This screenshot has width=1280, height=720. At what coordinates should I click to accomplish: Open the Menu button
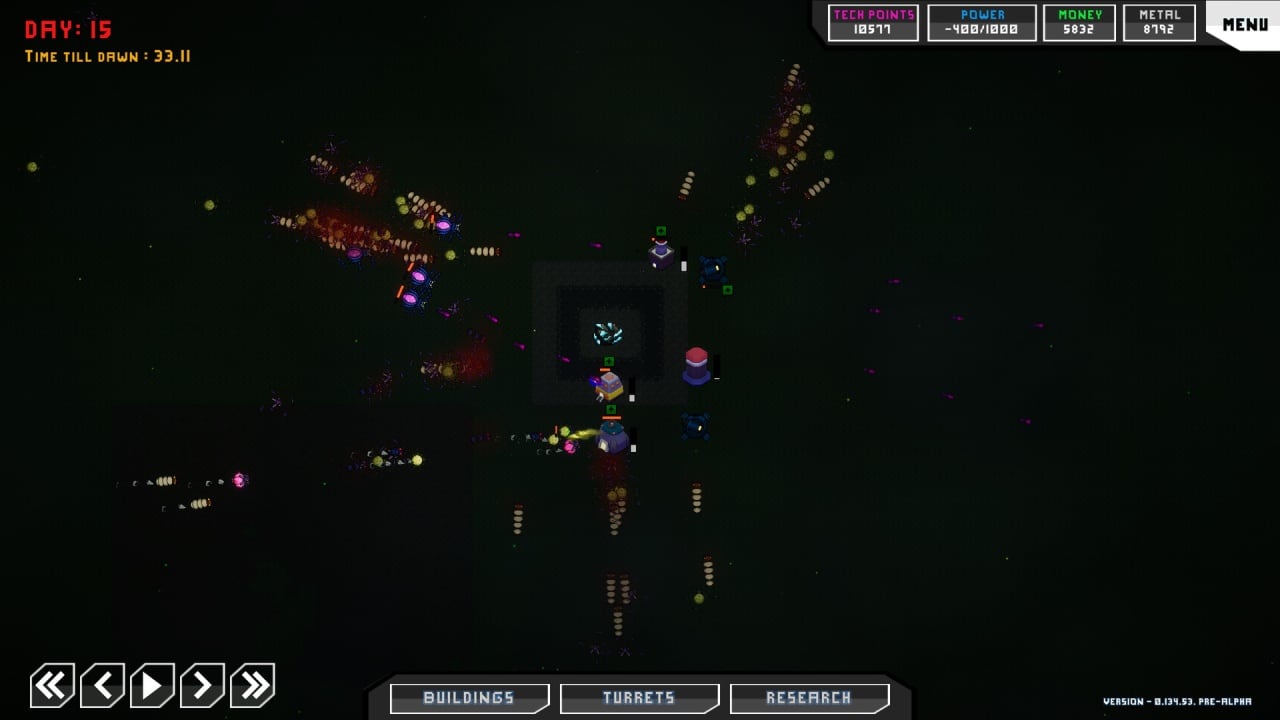[1244, 24]
